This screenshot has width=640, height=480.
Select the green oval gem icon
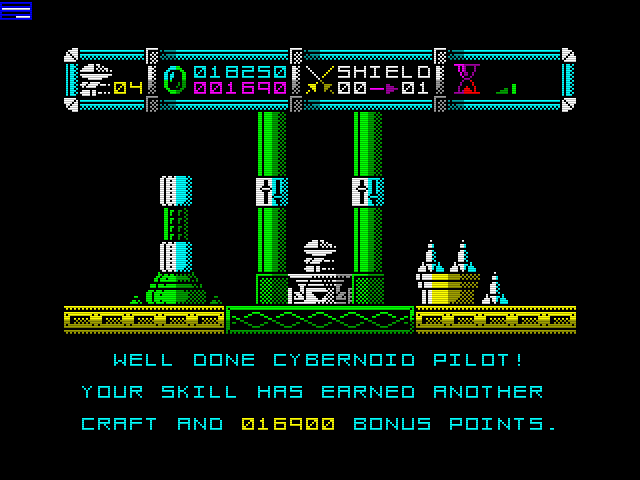pyautogui.click(x=174, y=80)
